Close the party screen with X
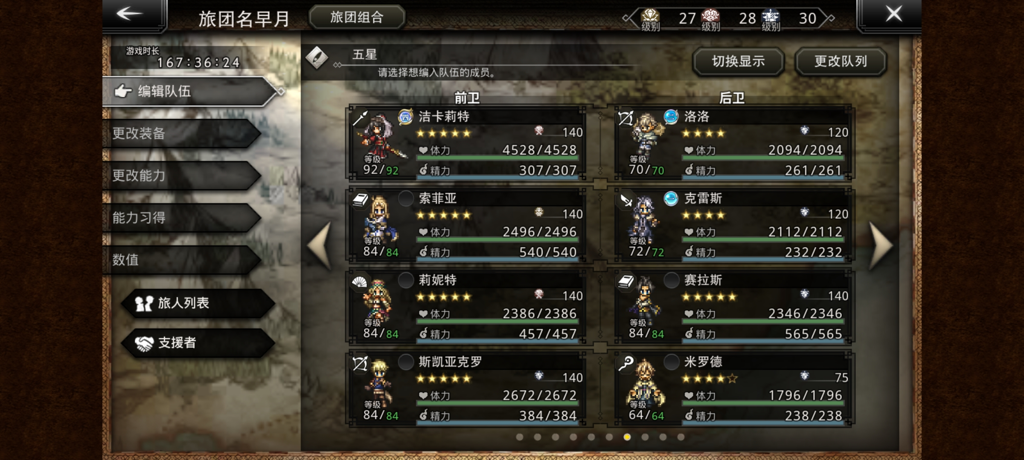The height and width of the screenshot is (460, 1024). [893, 14]
